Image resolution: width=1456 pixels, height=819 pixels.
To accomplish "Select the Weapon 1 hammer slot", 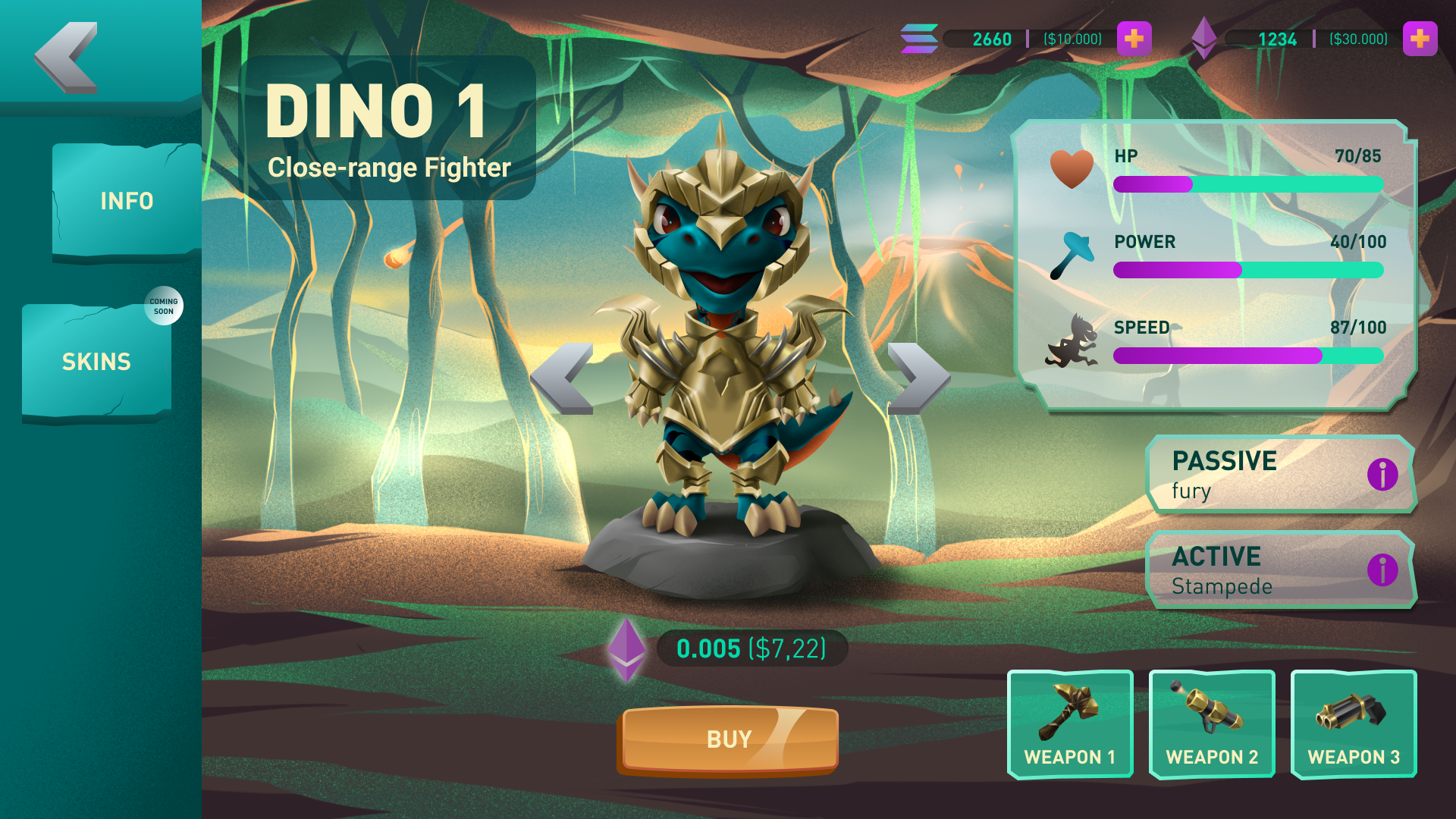I will (1069, 725).
